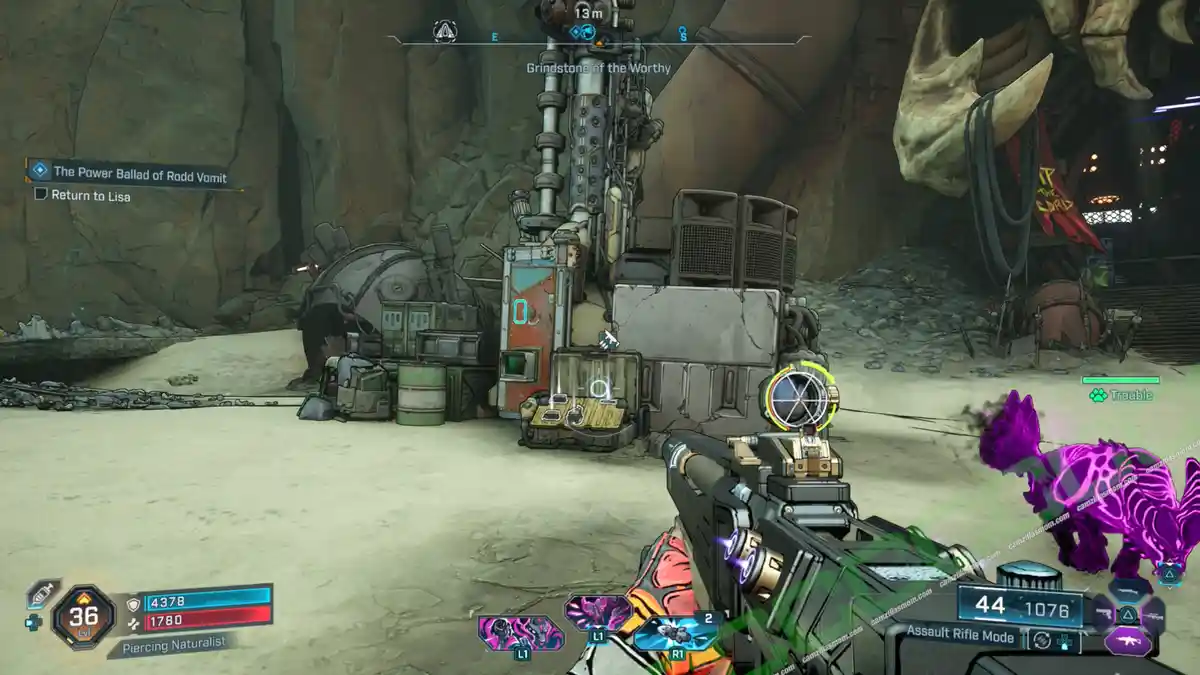This screenshot has width=1200, height=675.
Task: Activate the pink duo action skill icon
Action: (521, 634)
